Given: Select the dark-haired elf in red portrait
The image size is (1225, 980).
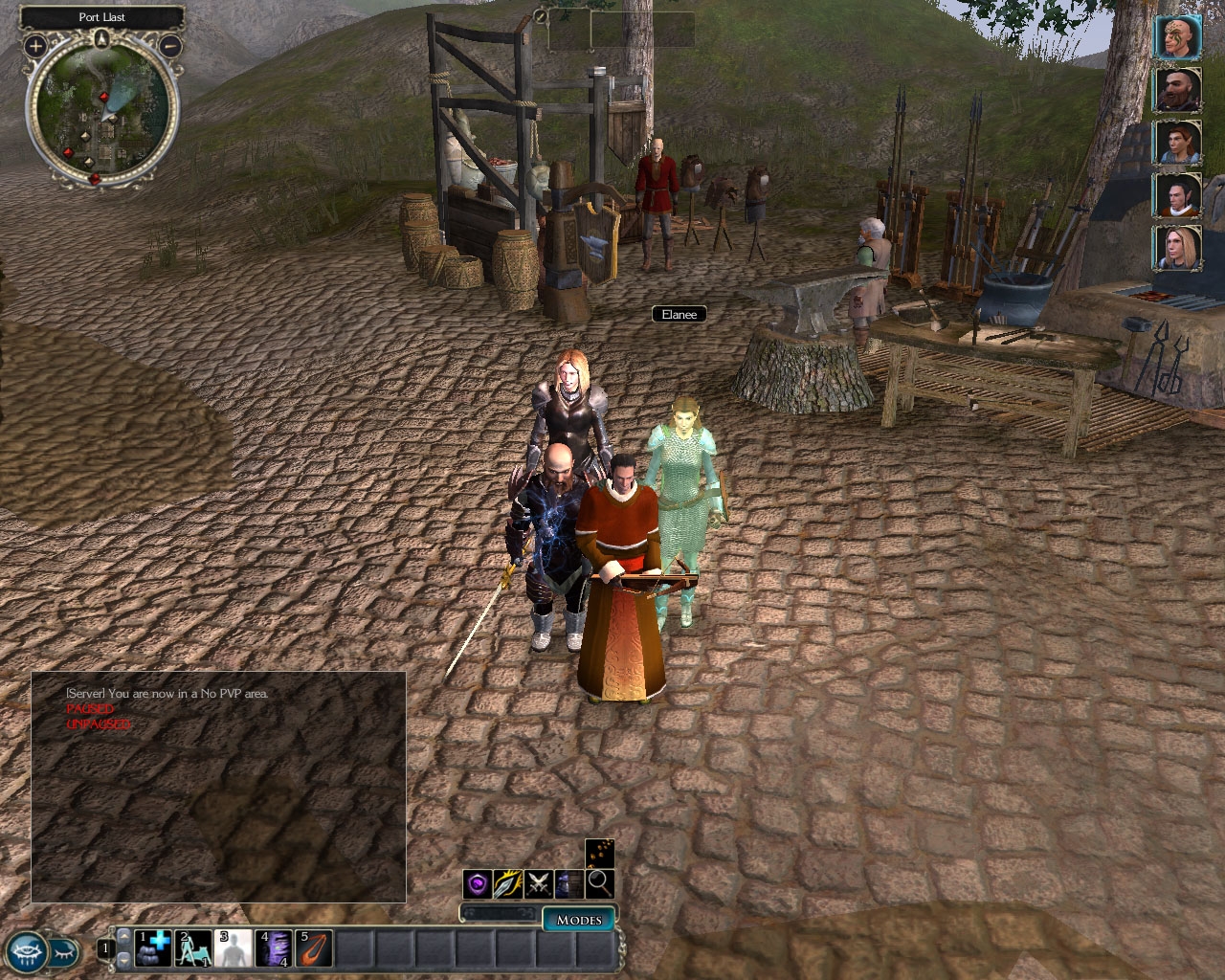Looking at the screenshot, I should pos(1176,196).
